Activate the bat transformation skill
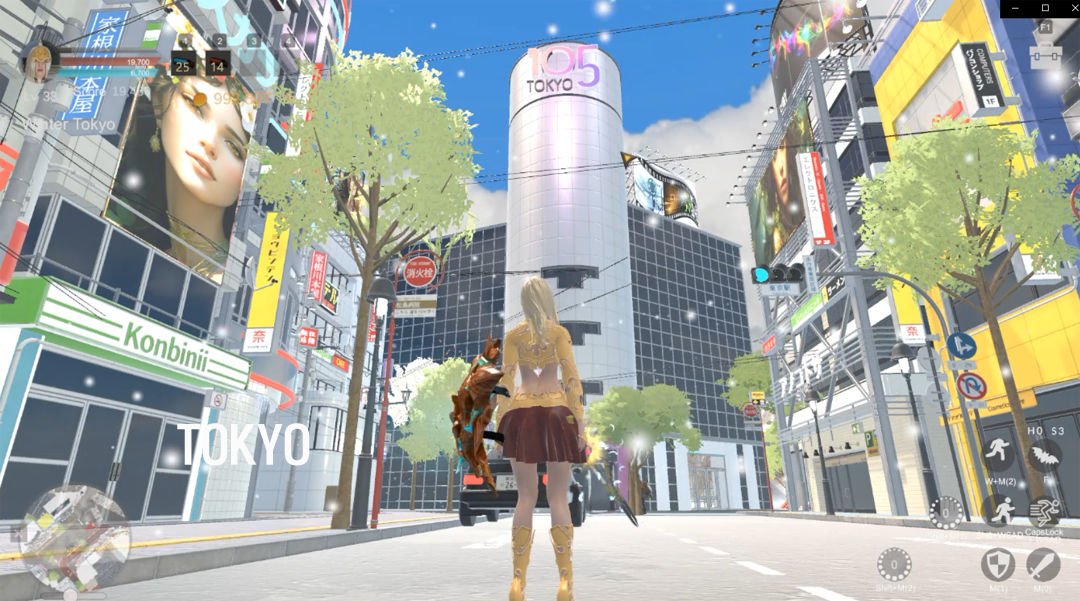This screenshot has width=1080, height=601. click(x=1045, y=457)
